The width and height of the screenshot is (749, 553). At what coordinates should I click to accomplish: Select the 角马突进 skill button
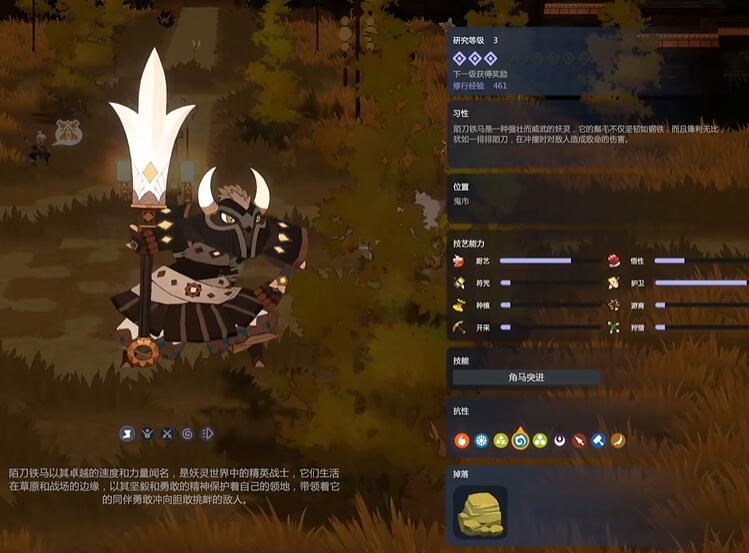tap(526, 377)
